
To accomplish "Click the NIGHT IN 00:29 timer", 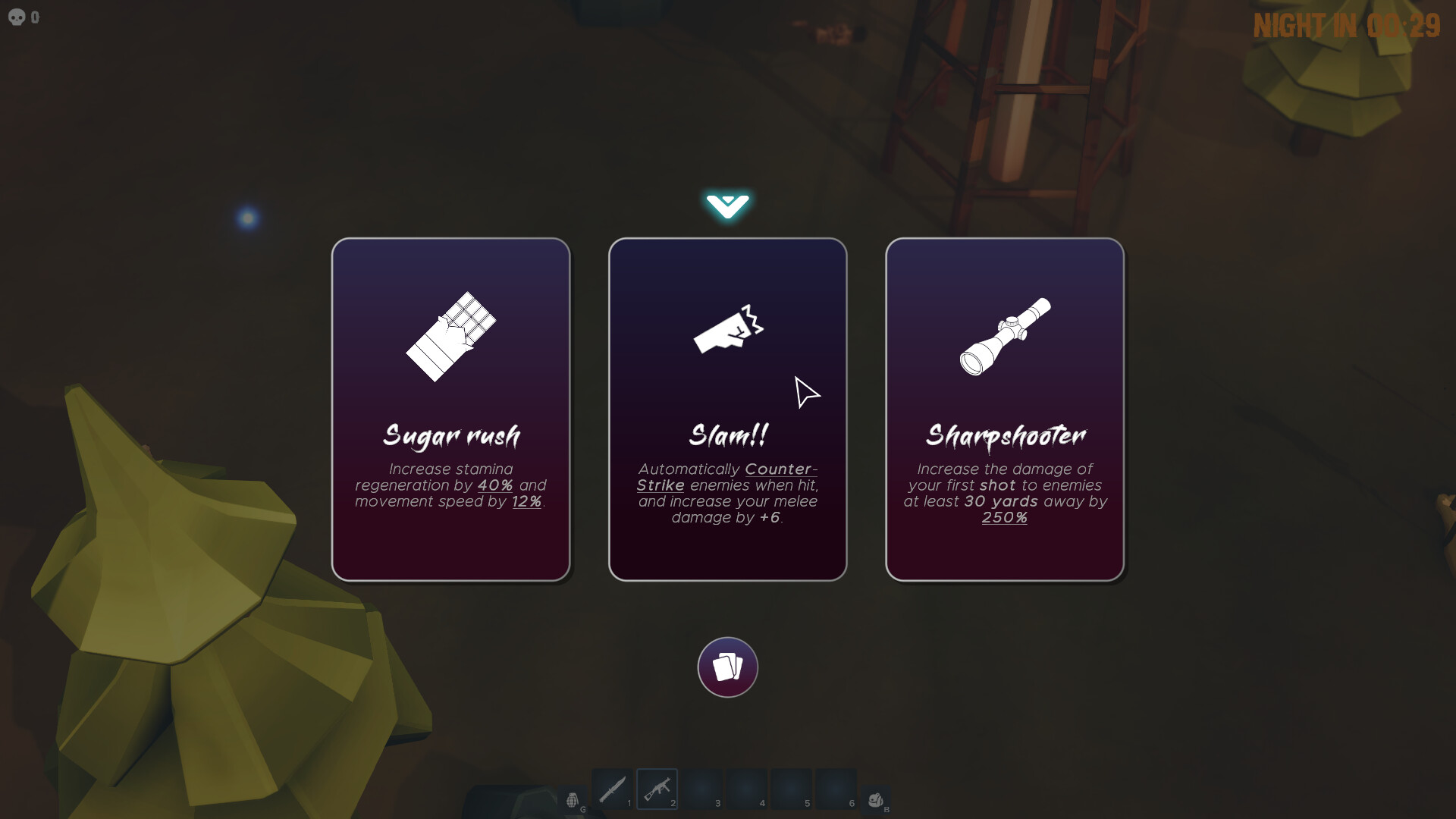I will pos(1346,26).
